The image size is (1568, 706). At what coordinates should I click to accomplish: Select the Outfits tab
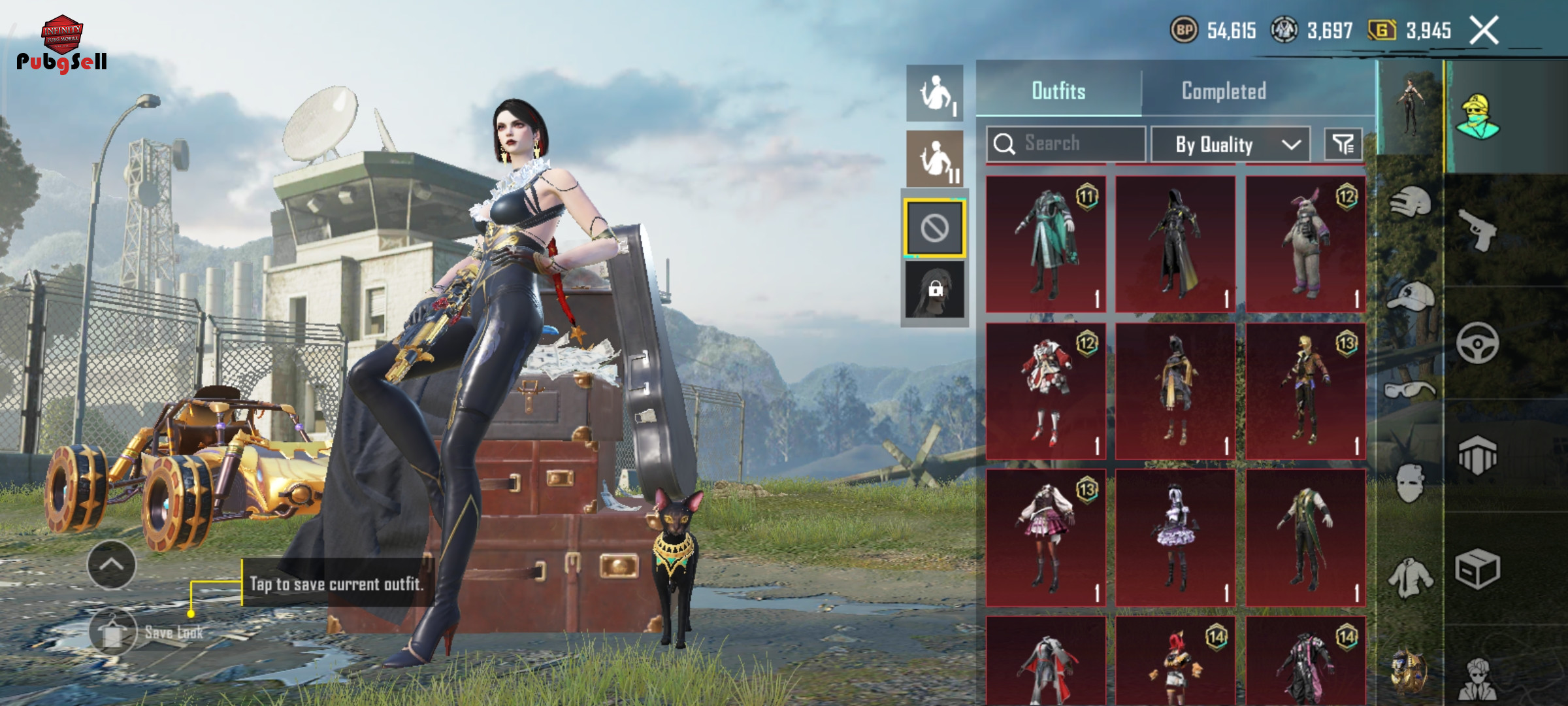point(1058,91)
